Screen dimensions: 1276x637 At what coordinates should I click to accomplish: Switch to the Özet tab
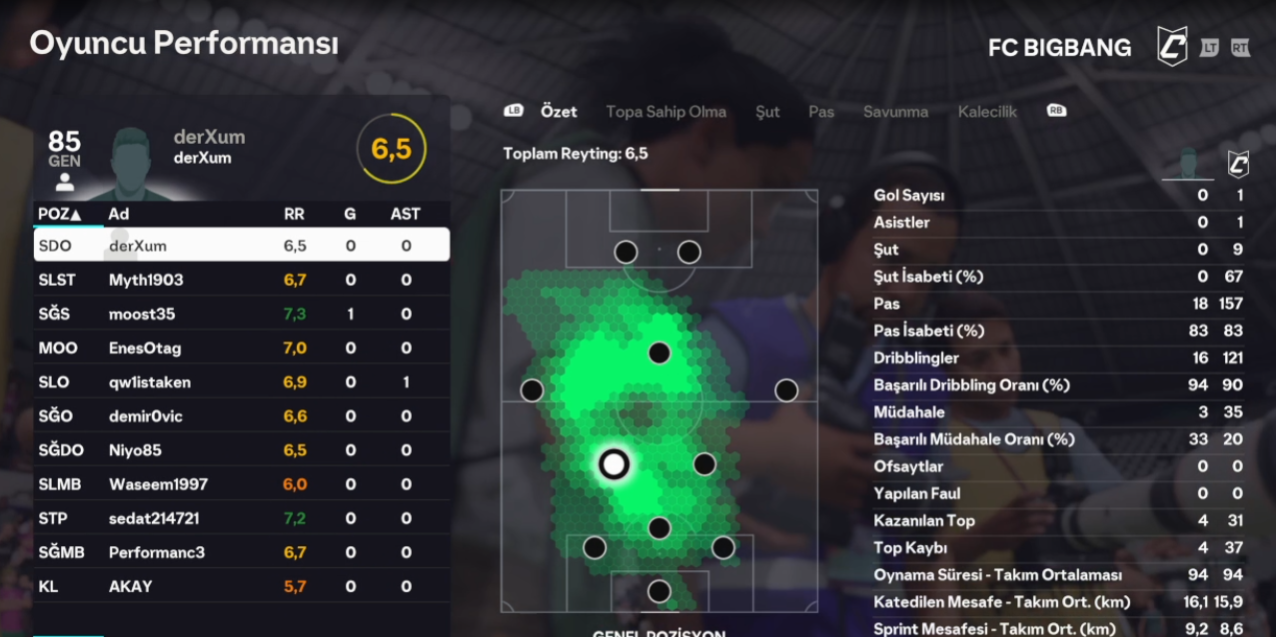tap(558, 112)
